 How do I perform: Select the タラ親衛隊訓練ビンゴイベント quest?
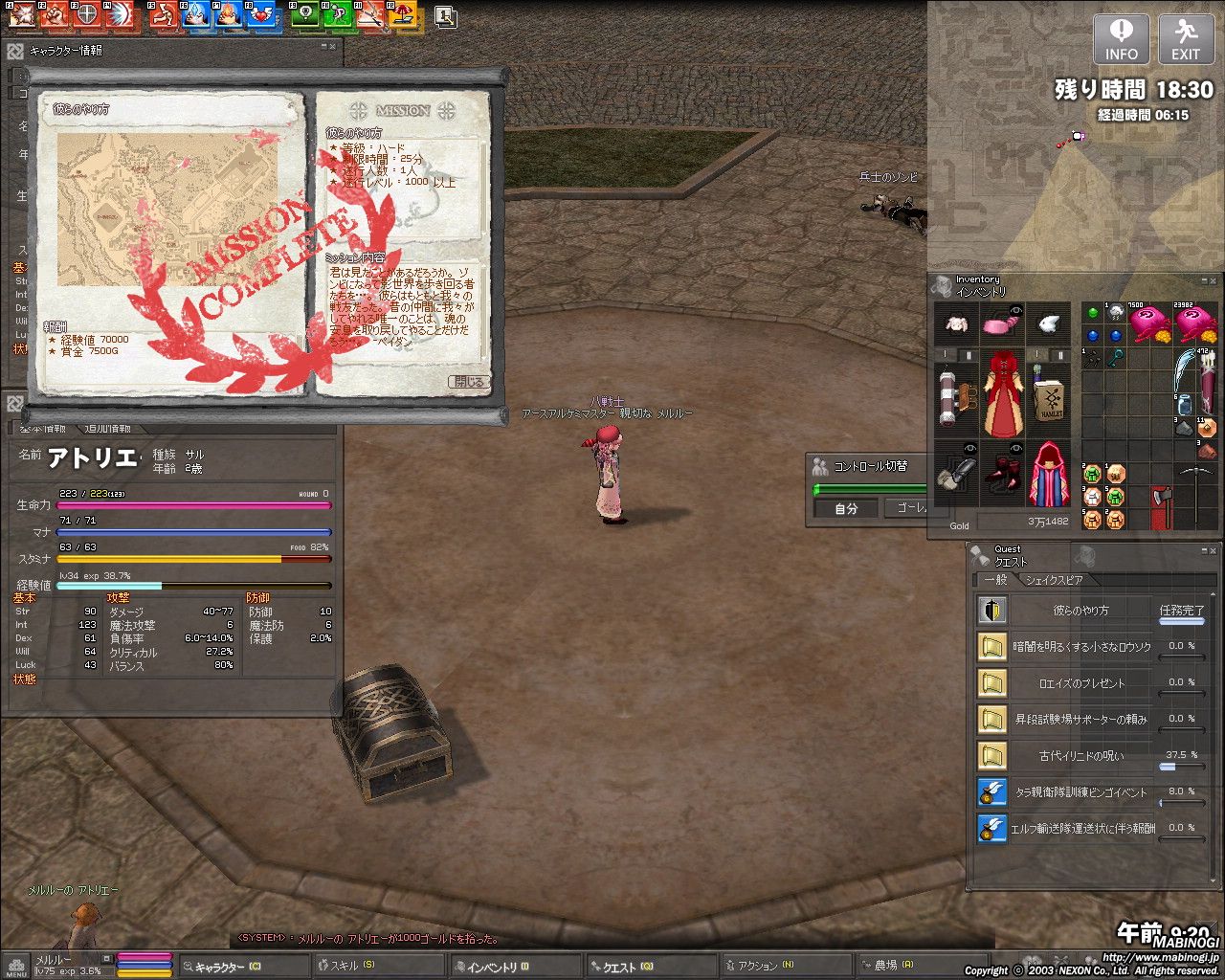point(1081,792)
